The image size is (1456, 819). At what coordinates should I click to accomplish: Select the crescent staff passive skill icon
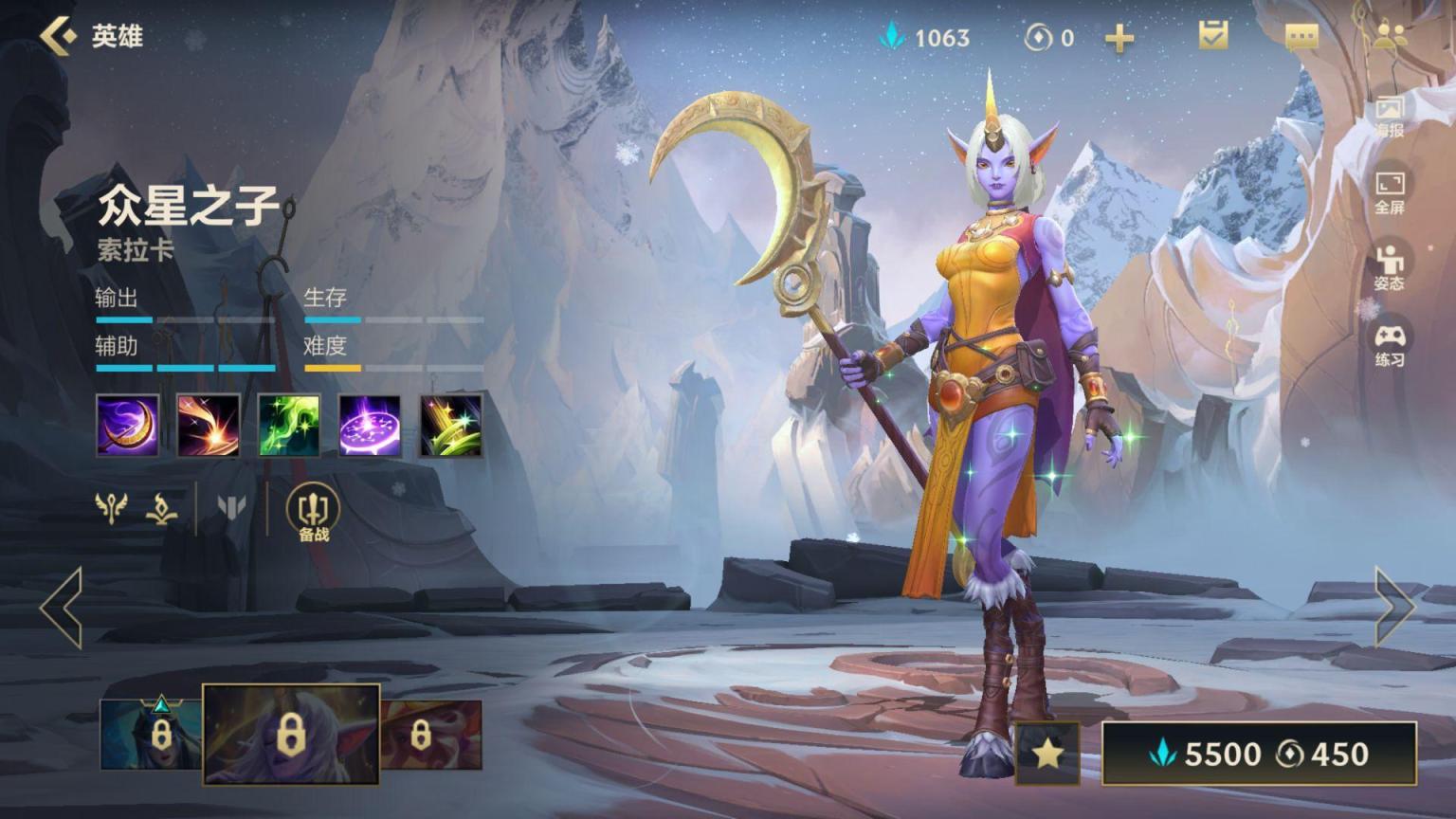click(128, 426)
